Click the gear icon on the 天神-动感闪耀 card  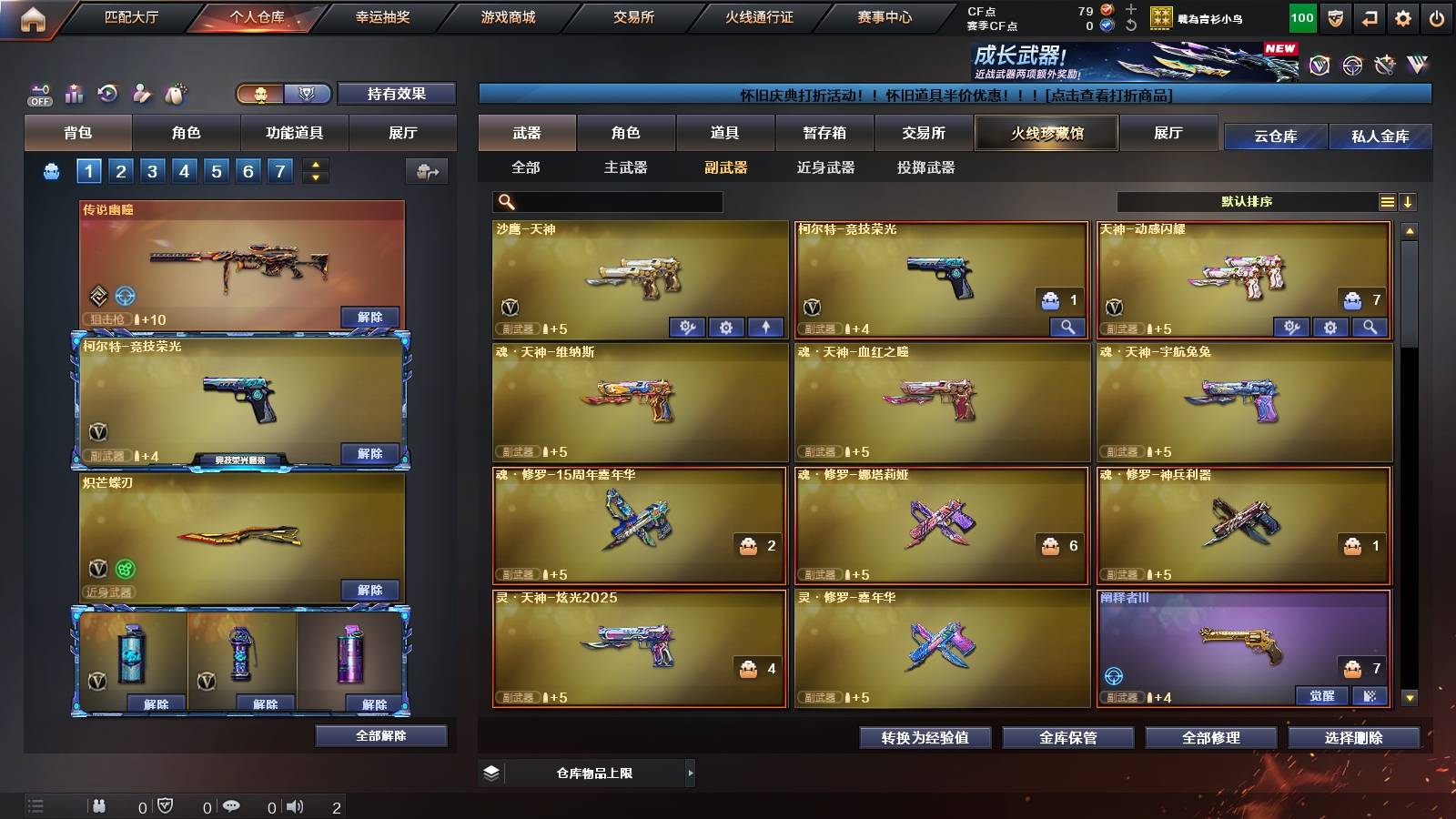pos(1330,327)
